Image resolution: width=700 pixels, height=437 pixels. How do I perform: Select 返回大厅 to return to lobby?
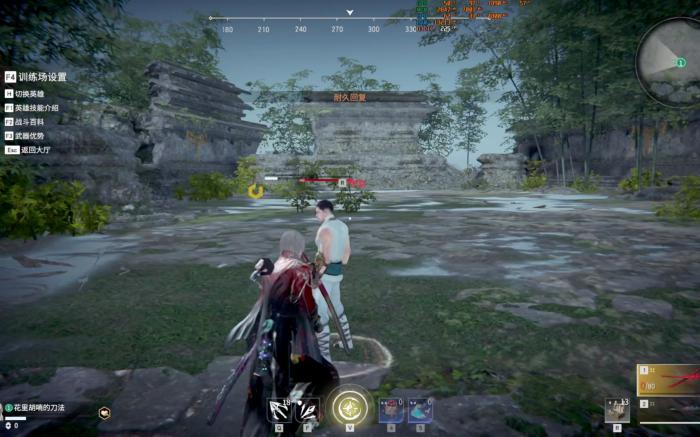[x=30, y=150]
